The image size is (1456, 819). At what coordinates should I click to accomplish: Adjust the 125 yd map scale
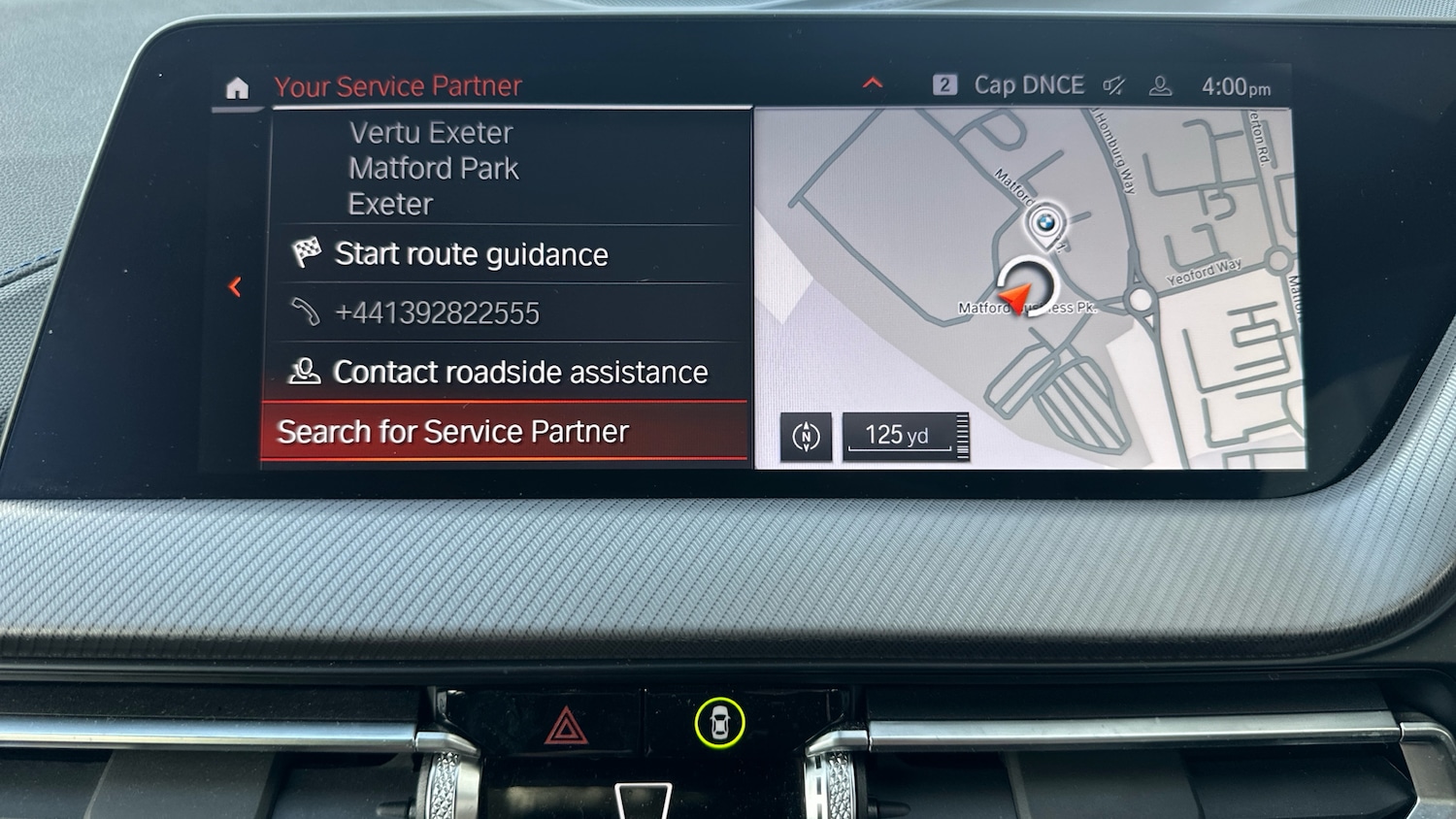[905, 437]
